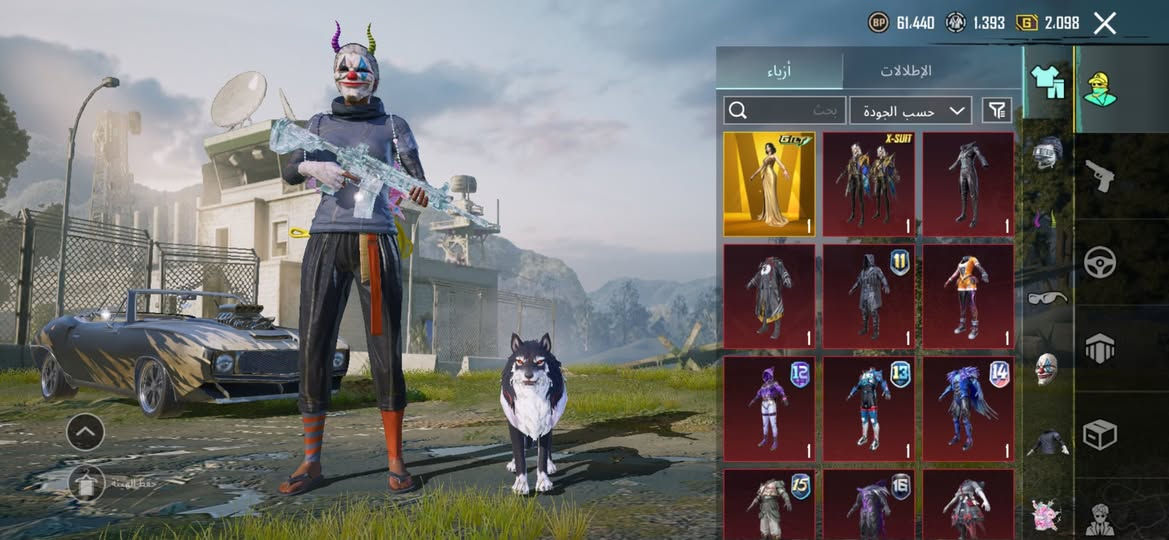Select the gold dress outfit
The width and height of the screenshot is (1169, 540).
(769, 184)
